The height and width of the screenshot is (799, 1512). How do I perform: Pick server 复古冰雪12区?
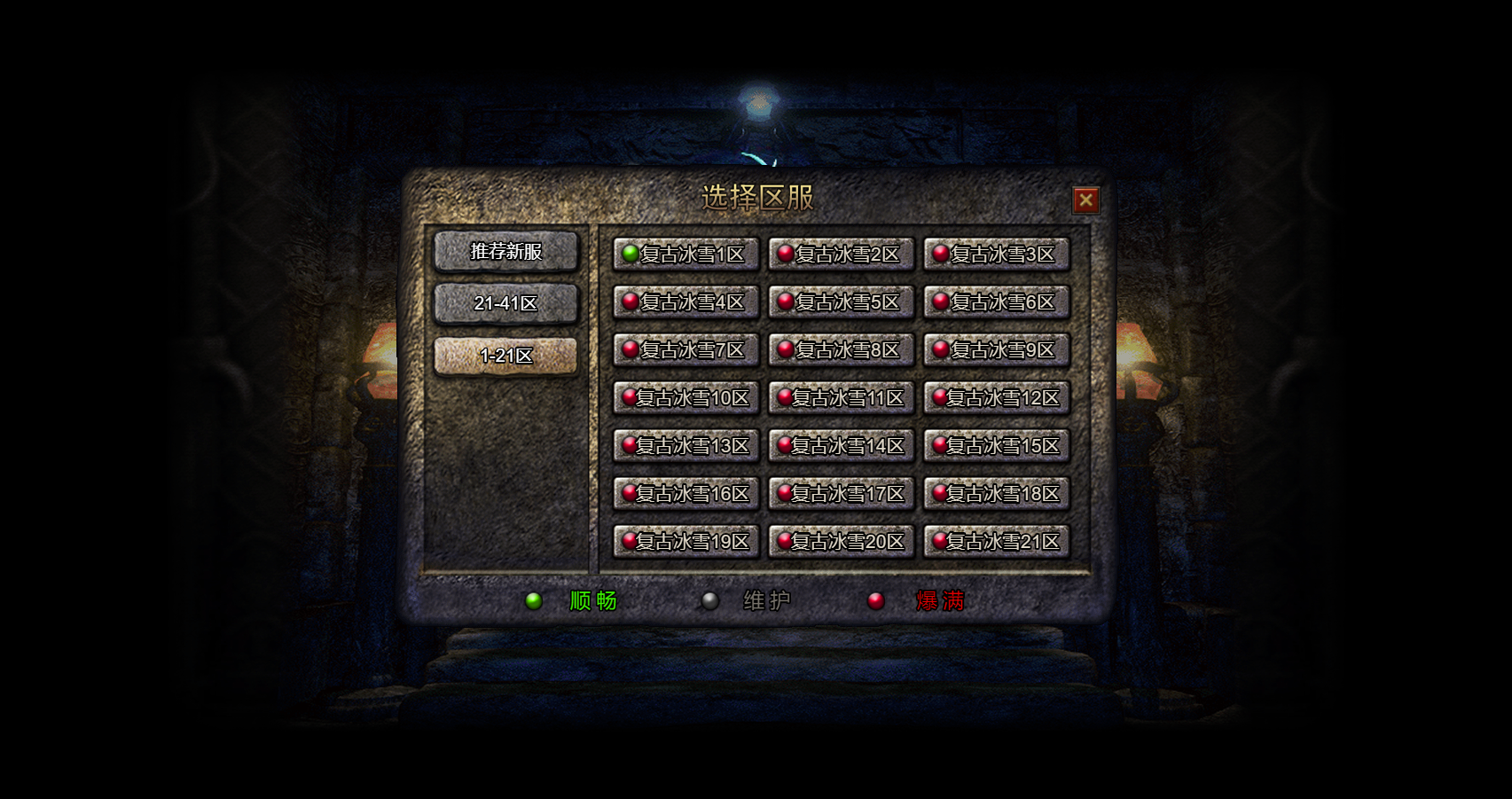[996, 398]
